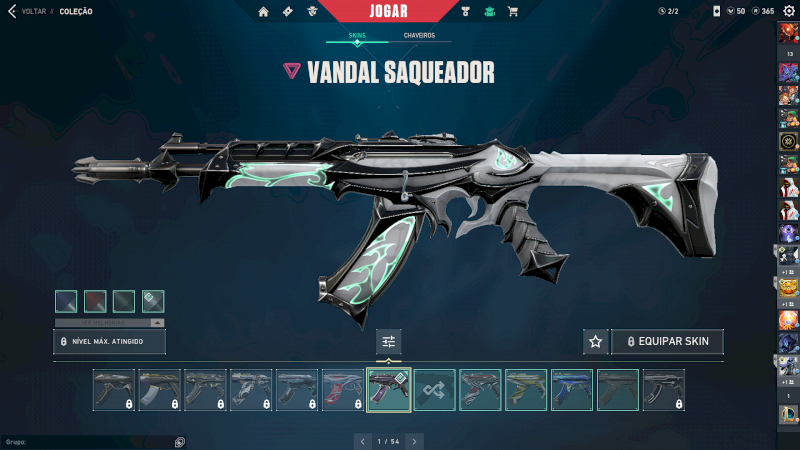Switch to the Chaveiros tab
The width and height of the screenshot is (800, 450).
(x=419, y=35)
